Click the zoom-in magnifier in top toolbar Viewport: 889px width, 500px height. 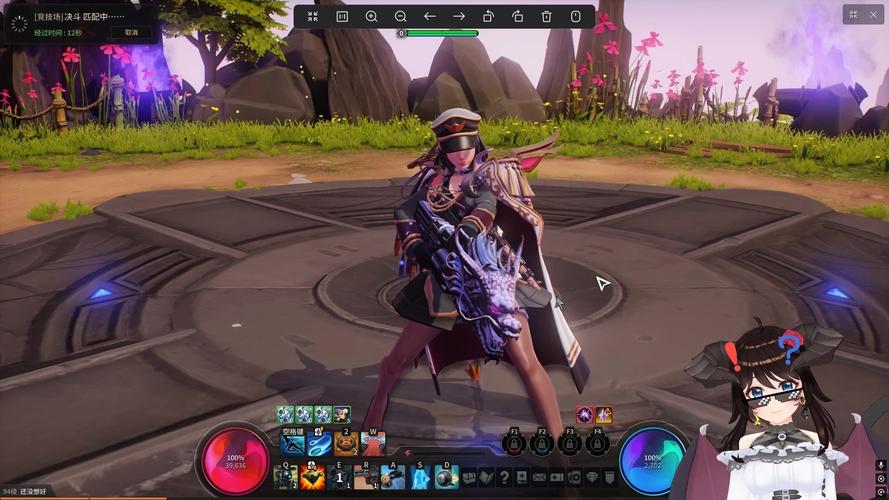pos(371,16)
